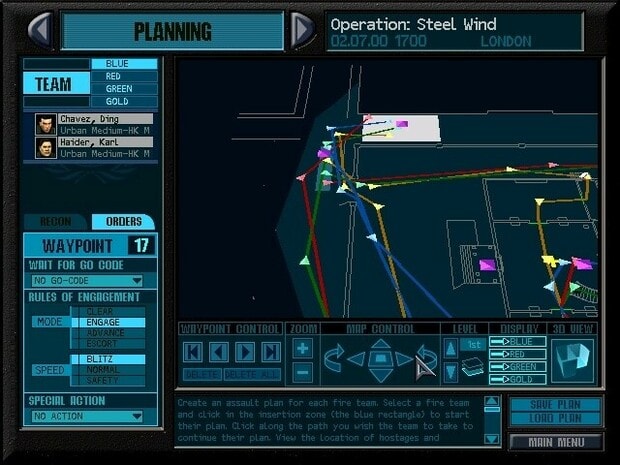Advance to the next screen with the right arrow
Image resolution: width=620 pixels, height=465 pixels.
coord(304,30)
